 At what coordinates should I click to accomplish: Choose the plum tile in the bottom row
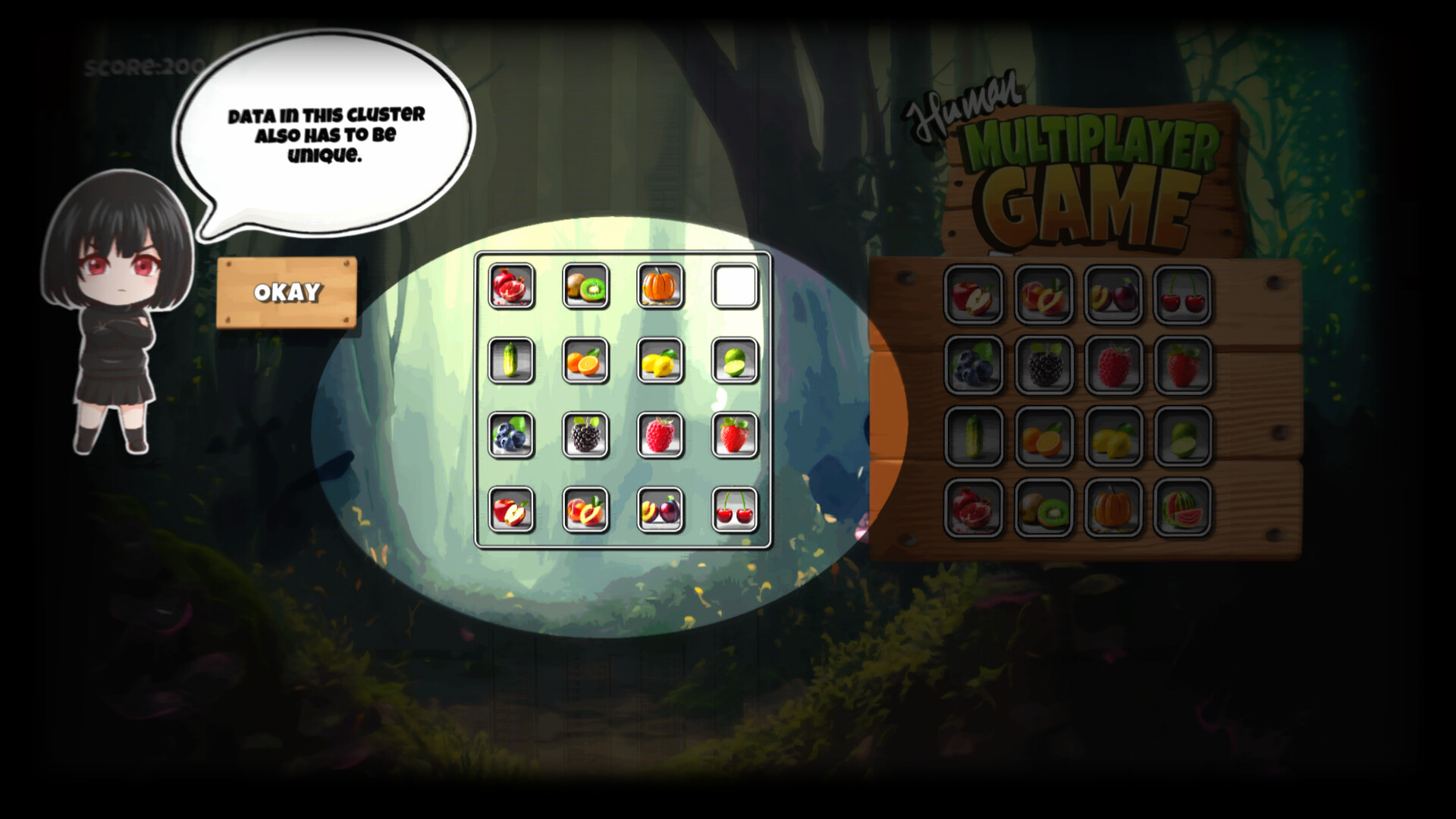point(661,512)
